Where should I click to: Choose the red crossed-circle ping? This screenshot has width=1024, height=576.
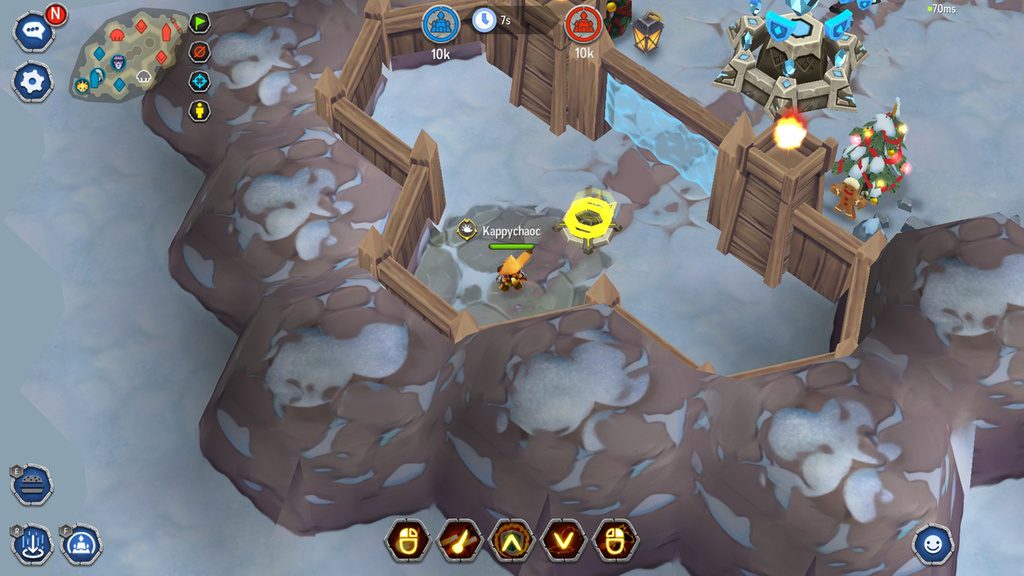(x=200, y=51)
